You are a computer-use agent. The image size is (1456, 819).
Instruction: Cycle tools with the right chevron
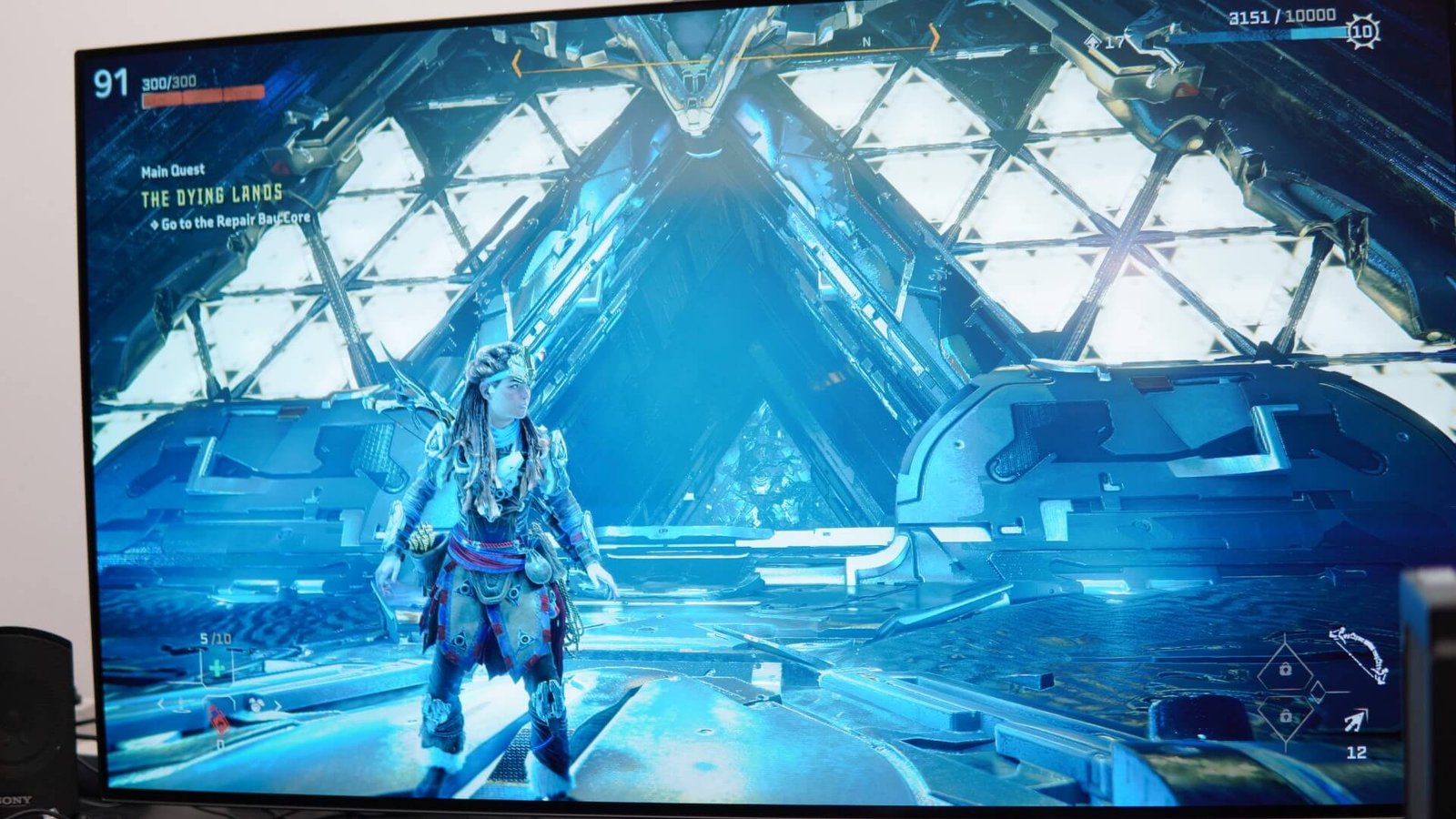(x=278, y=705)
